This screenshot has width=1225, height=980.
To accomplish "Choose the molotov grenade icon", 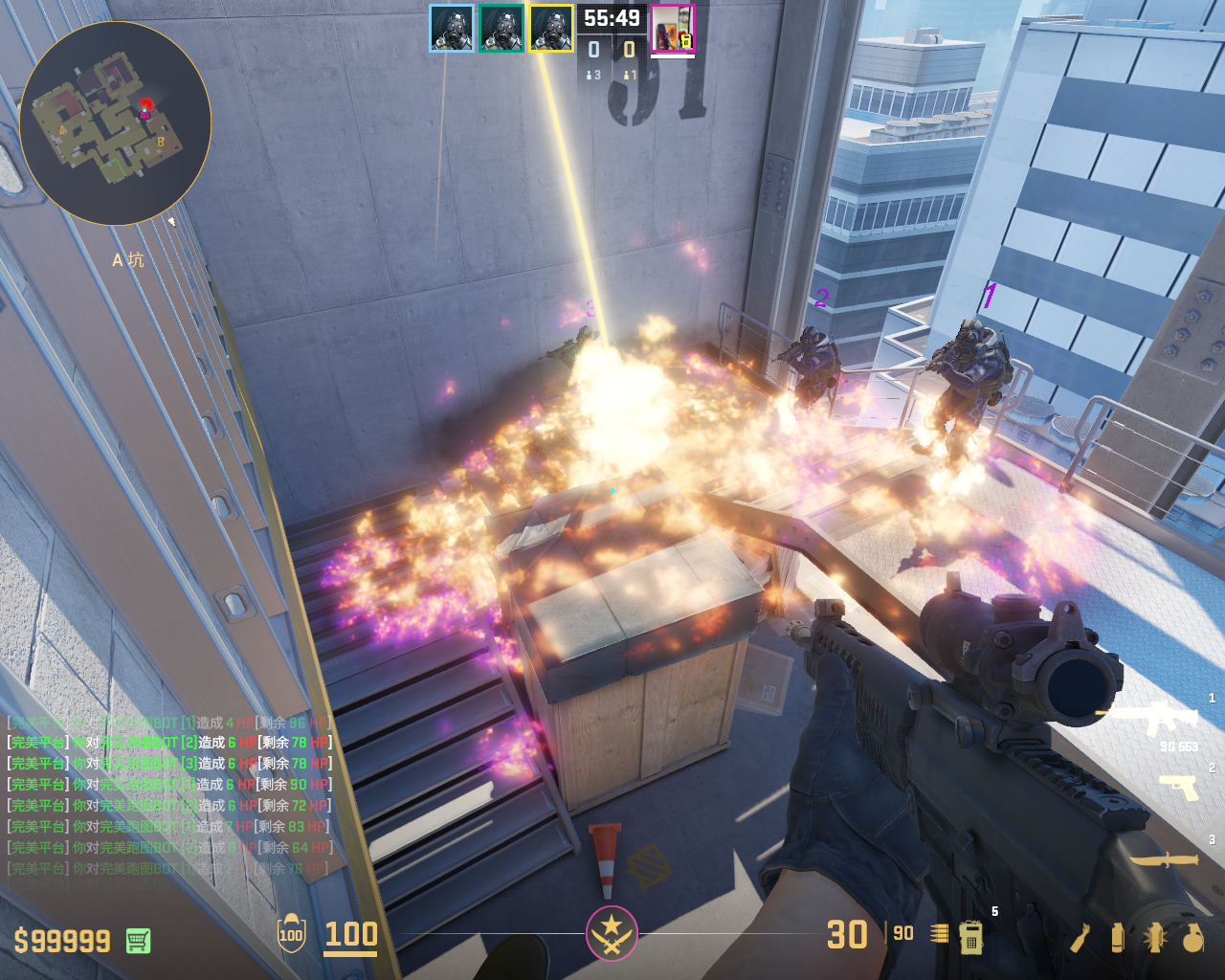I will click(1080, 938).
